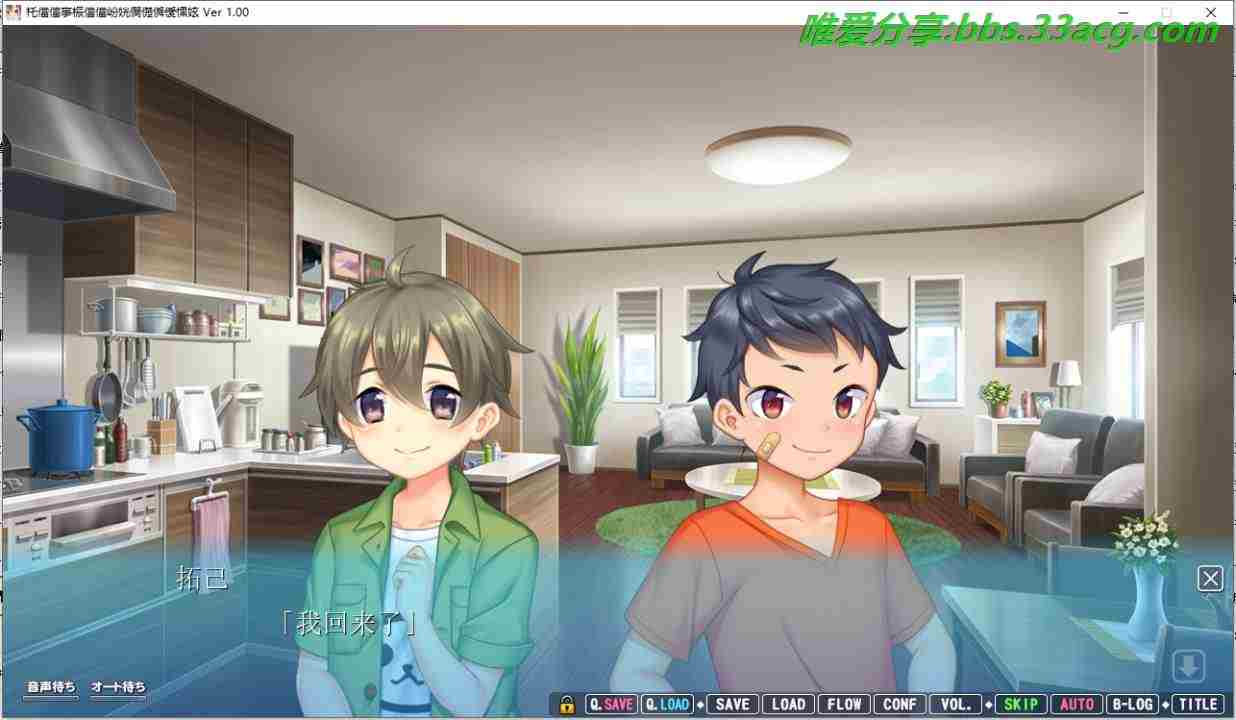Image resolution: width=1236 pixels, height=720 pixels.
Task: Toggle the yellow padlock icon
Action: (x=567, y=704)
